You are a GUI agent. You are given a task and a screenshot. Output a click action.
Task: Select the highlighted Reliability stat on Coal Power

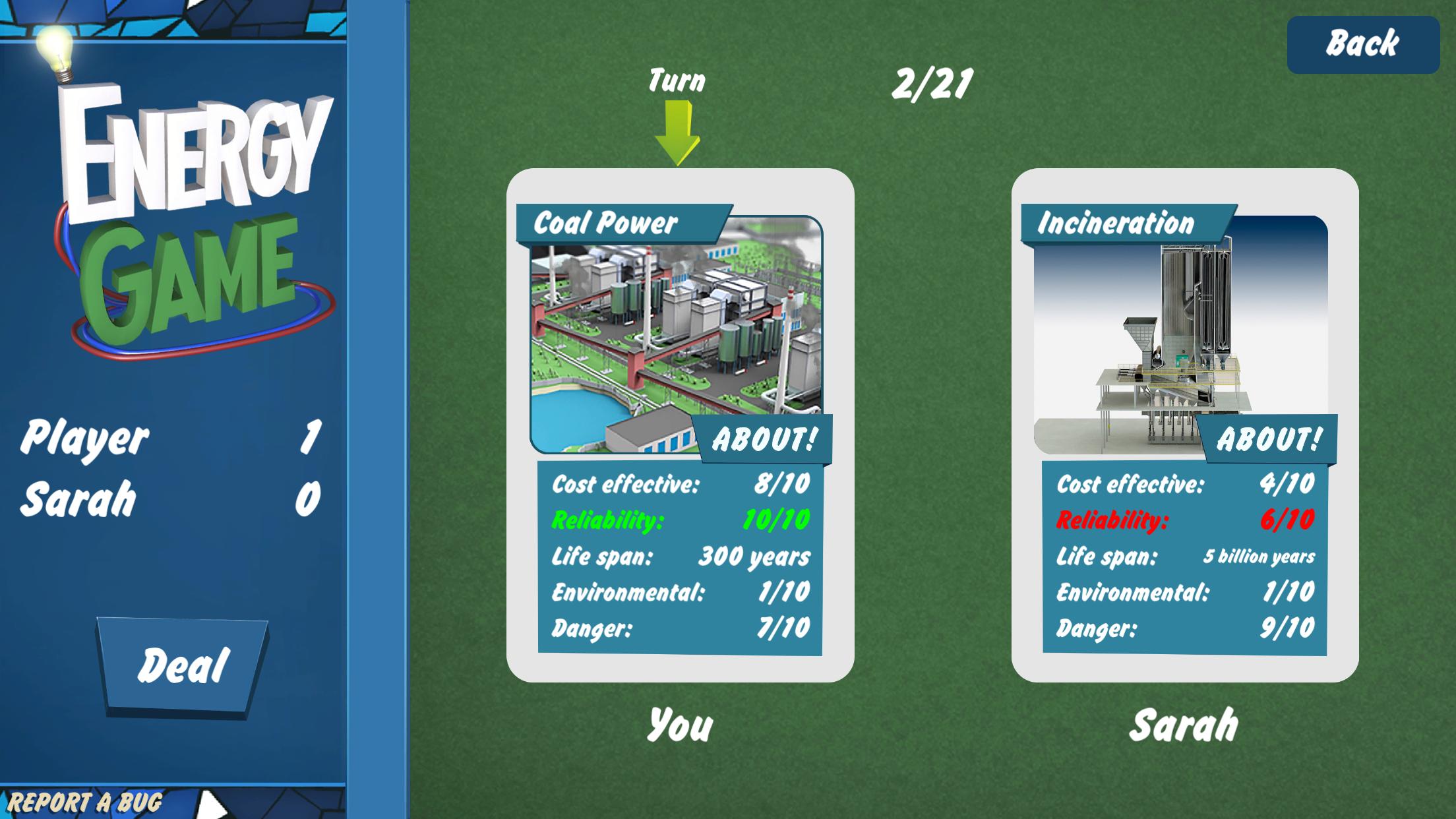pos(679,520)
